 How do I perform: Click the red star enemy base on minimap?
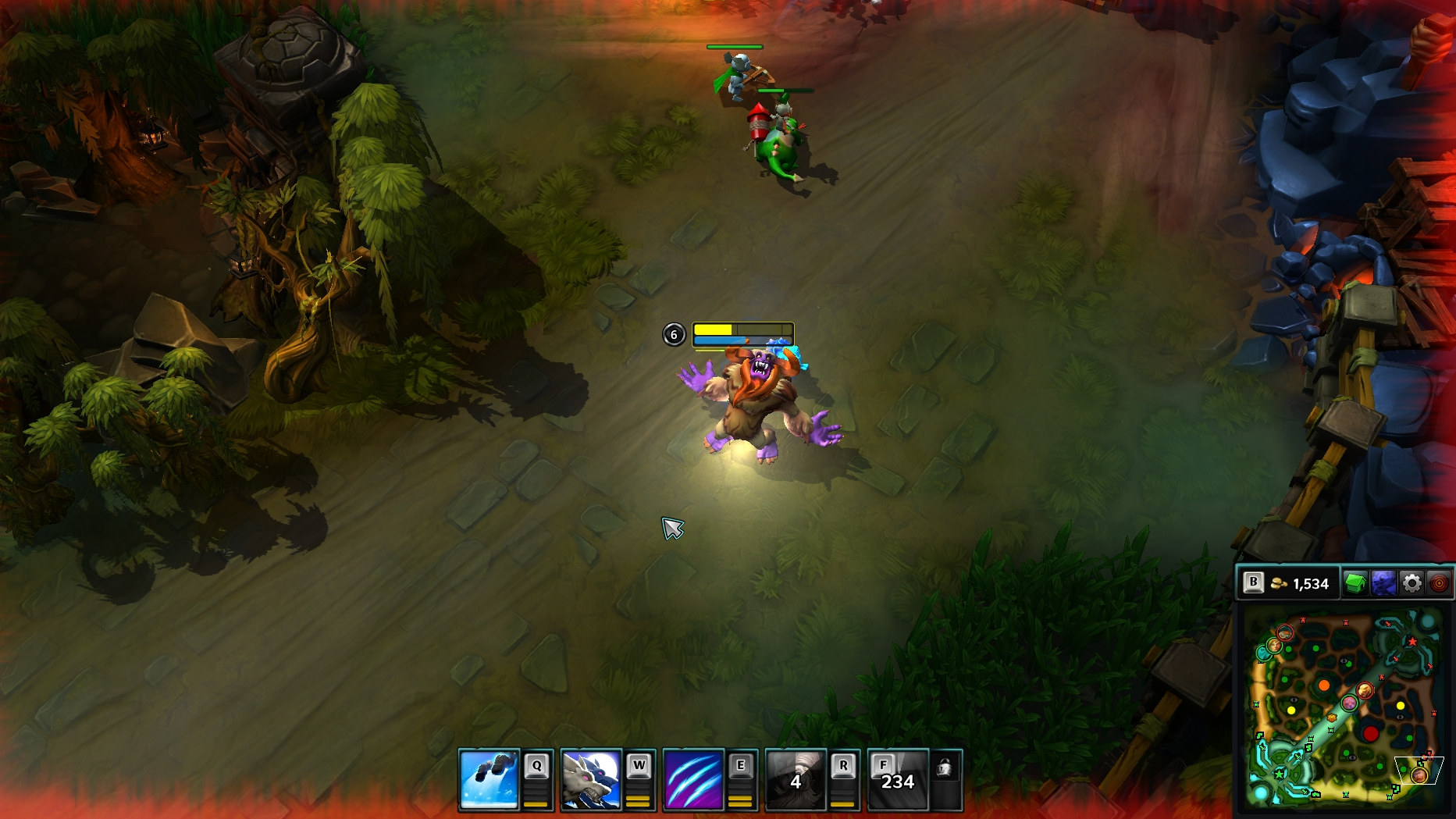[x=1412, y=642]
